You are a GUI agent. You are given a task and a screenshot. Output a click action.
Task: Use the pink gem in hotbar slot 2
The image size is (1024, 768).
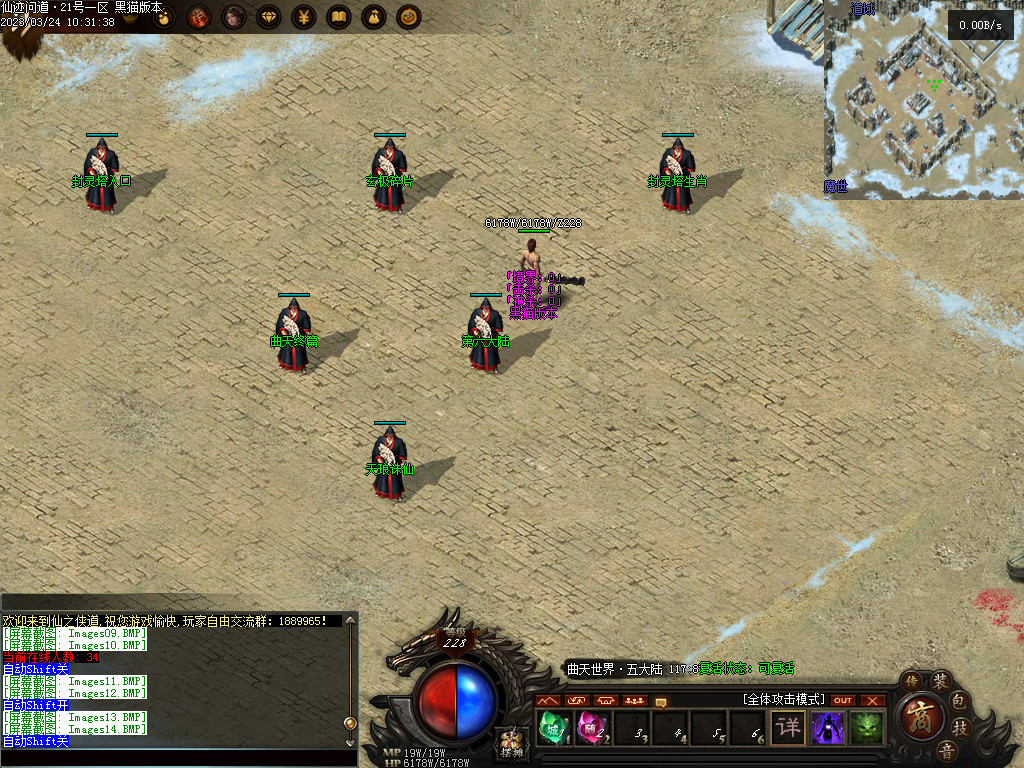point(590,727)
